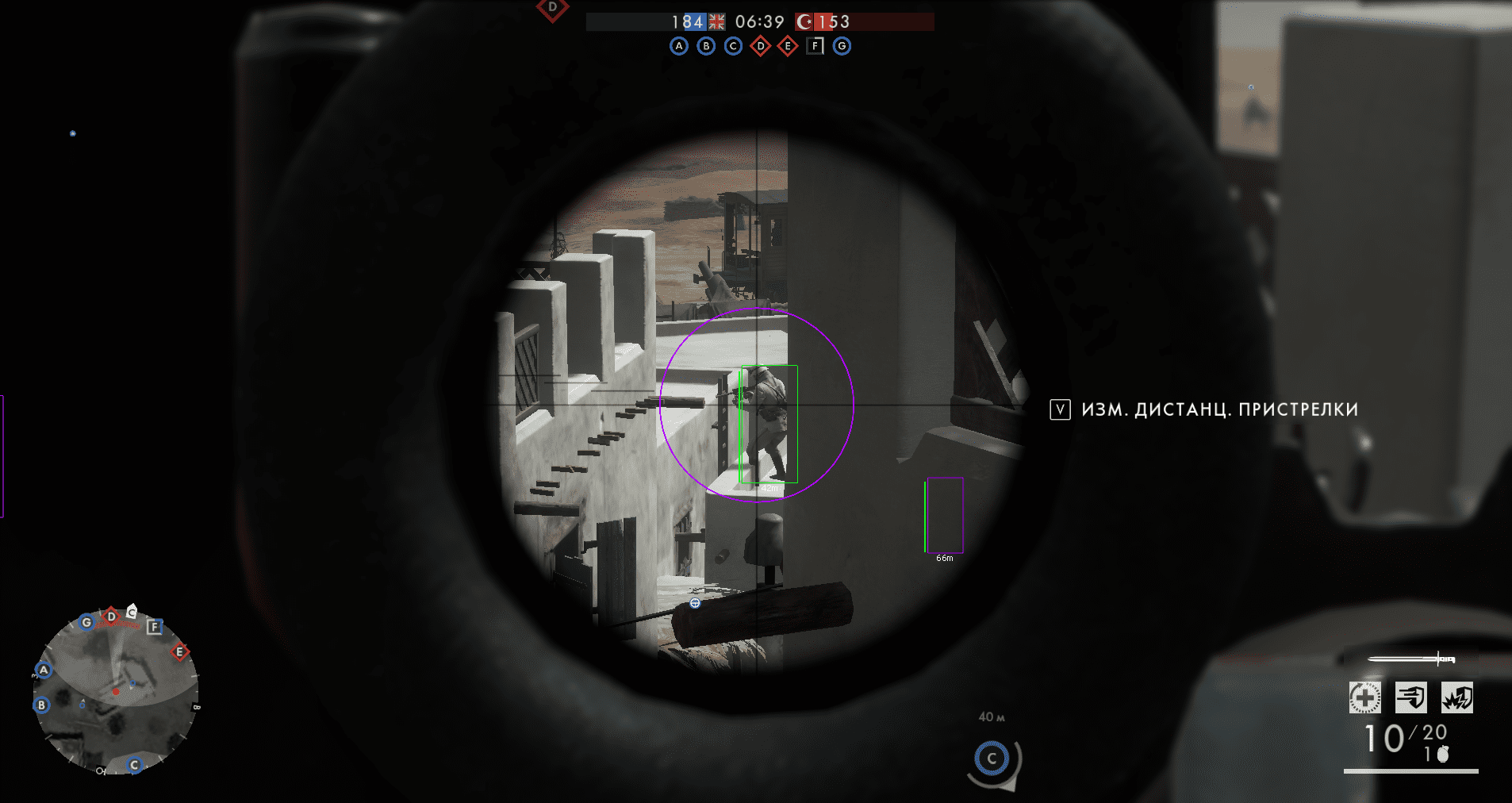1512x803 pixels.
Task: Click the ИЗМ. ДИСТАНЦ. ПРИСТРЕЛКИ label
Action: [1219, 409]
